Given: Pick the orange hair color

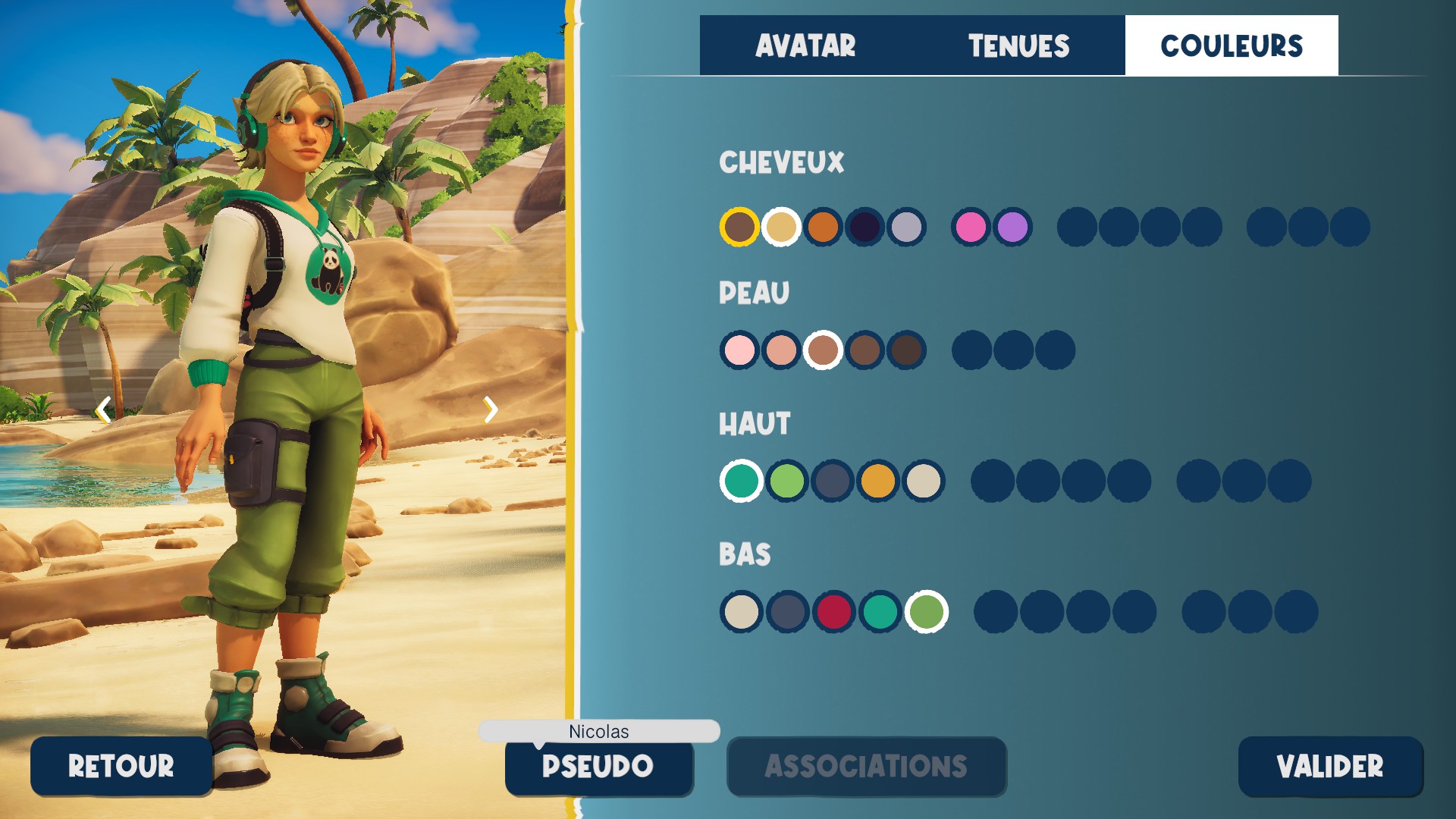Looking at the screenshot, I should [823, 227].
